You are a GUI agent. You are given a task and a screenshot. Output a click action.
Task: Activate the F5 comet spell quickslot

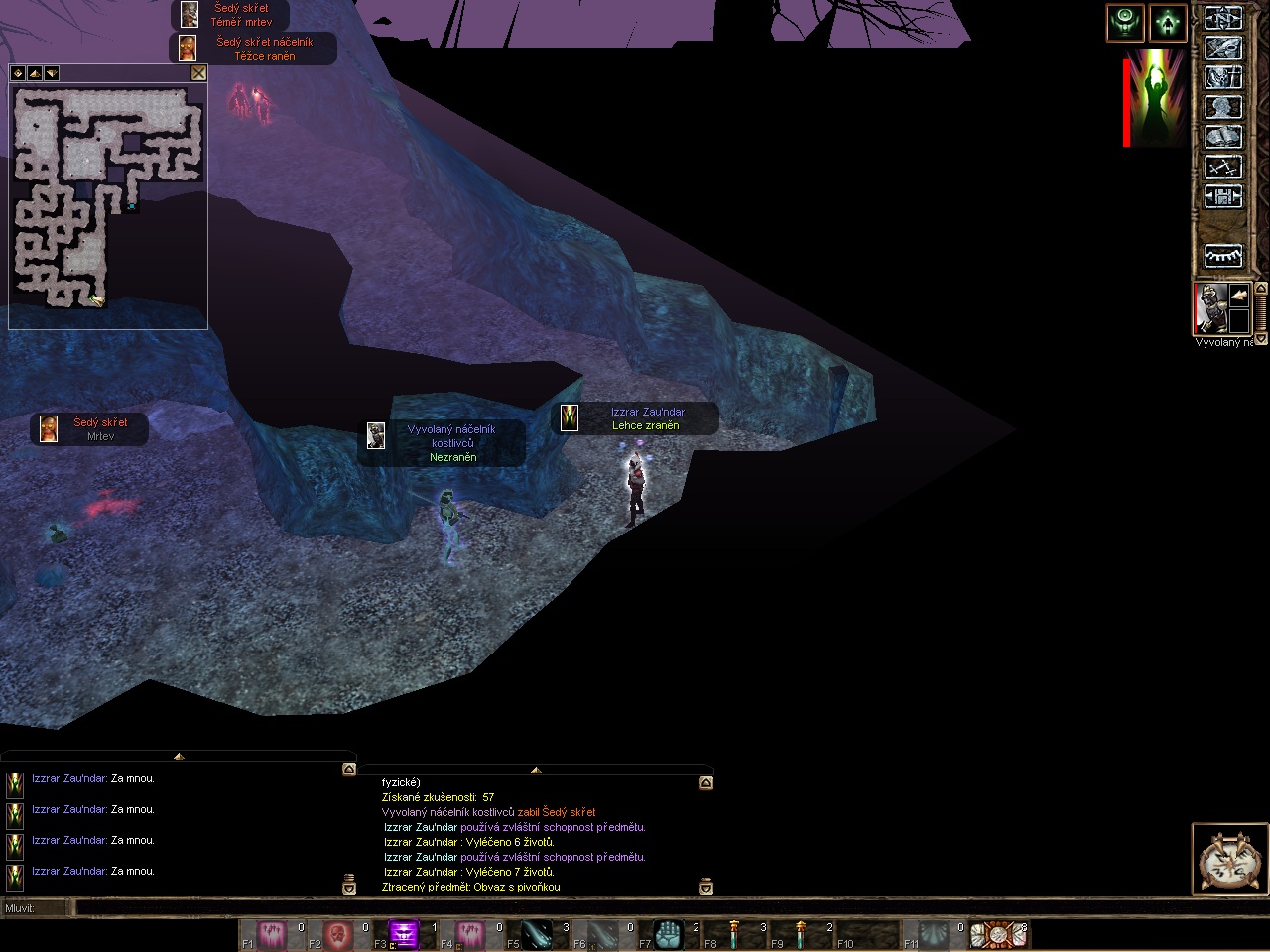(x=536, y=934)
